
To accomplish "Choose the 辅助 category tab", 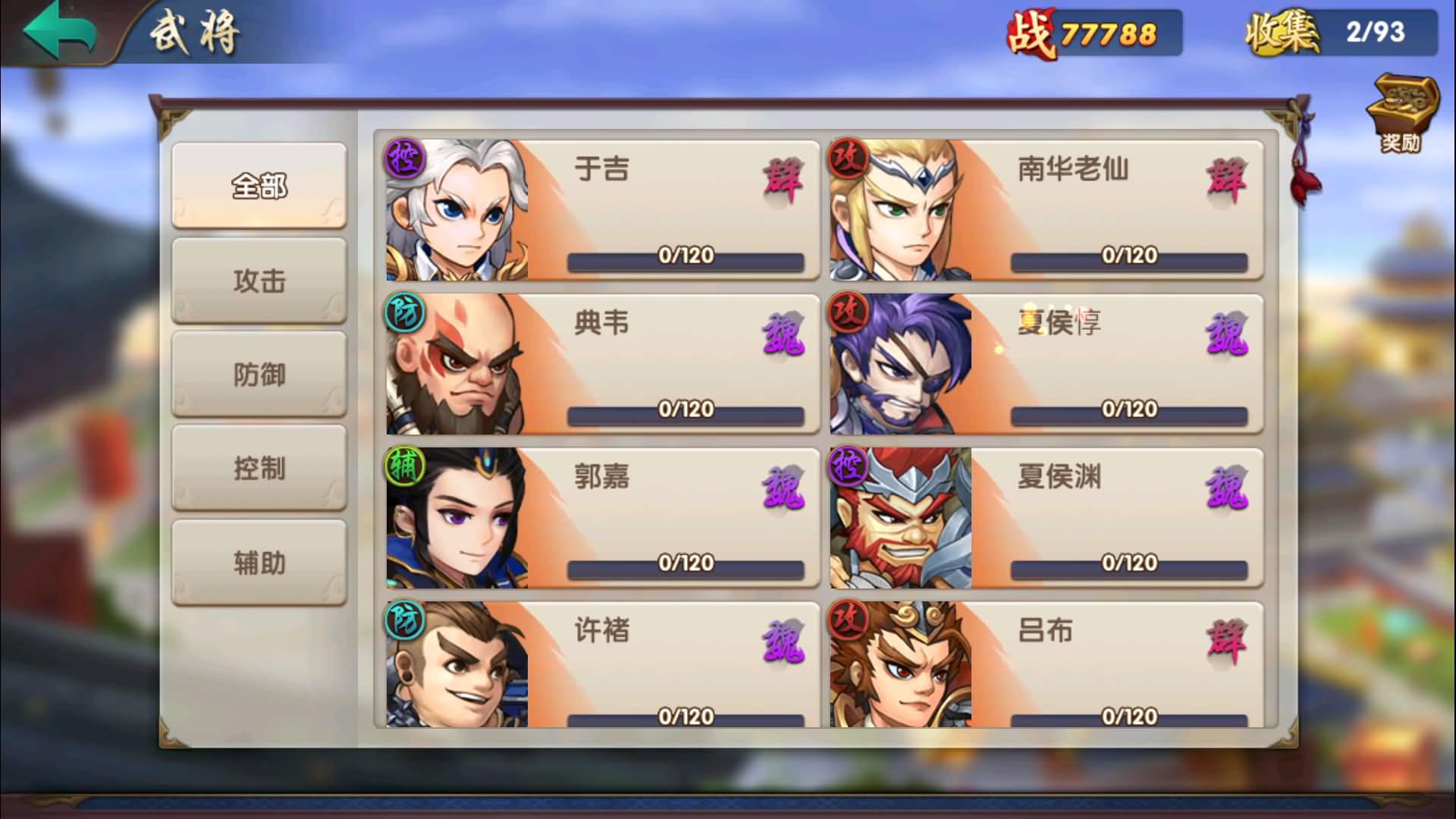I will [x=259, y=563].
